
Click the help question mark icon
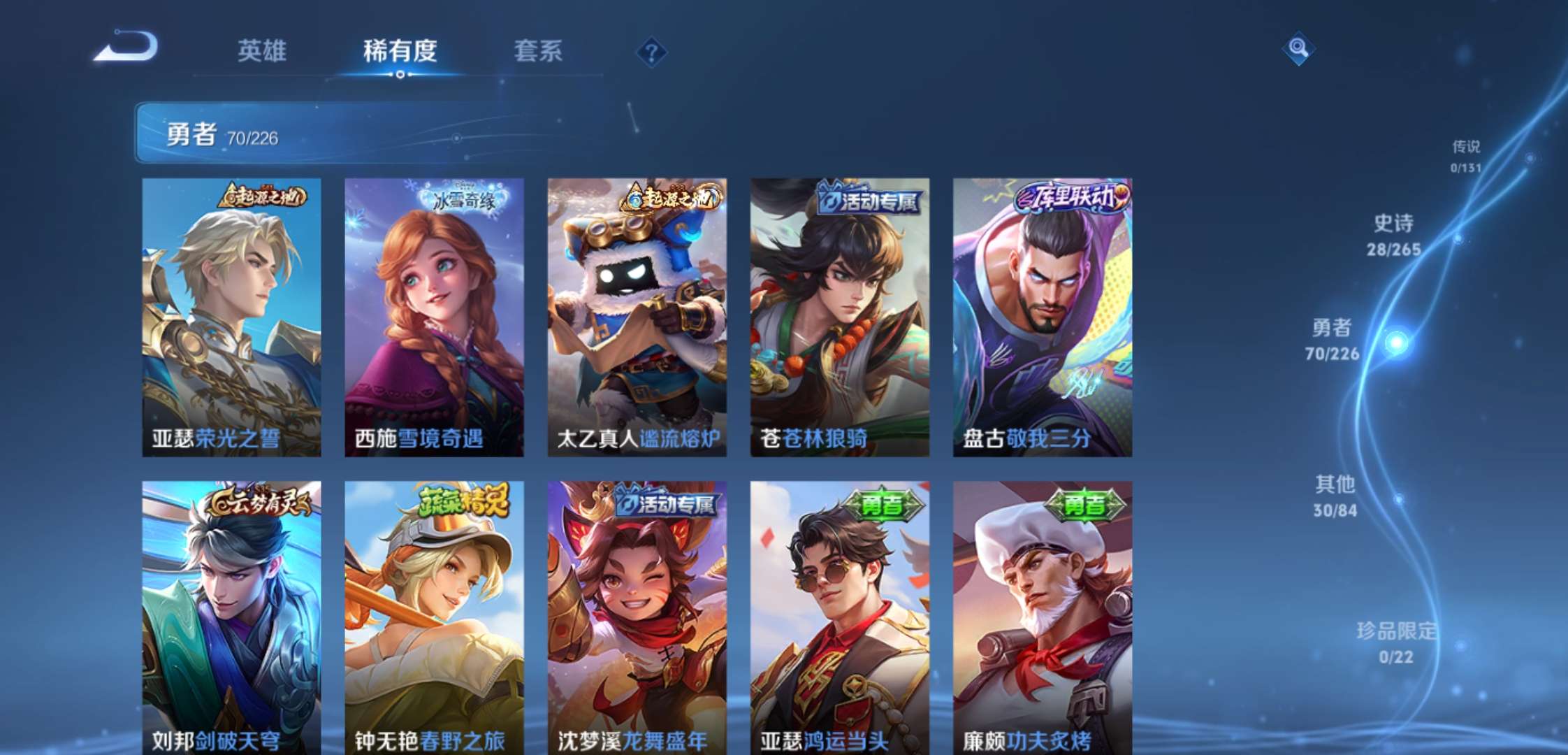coord(651,52)
